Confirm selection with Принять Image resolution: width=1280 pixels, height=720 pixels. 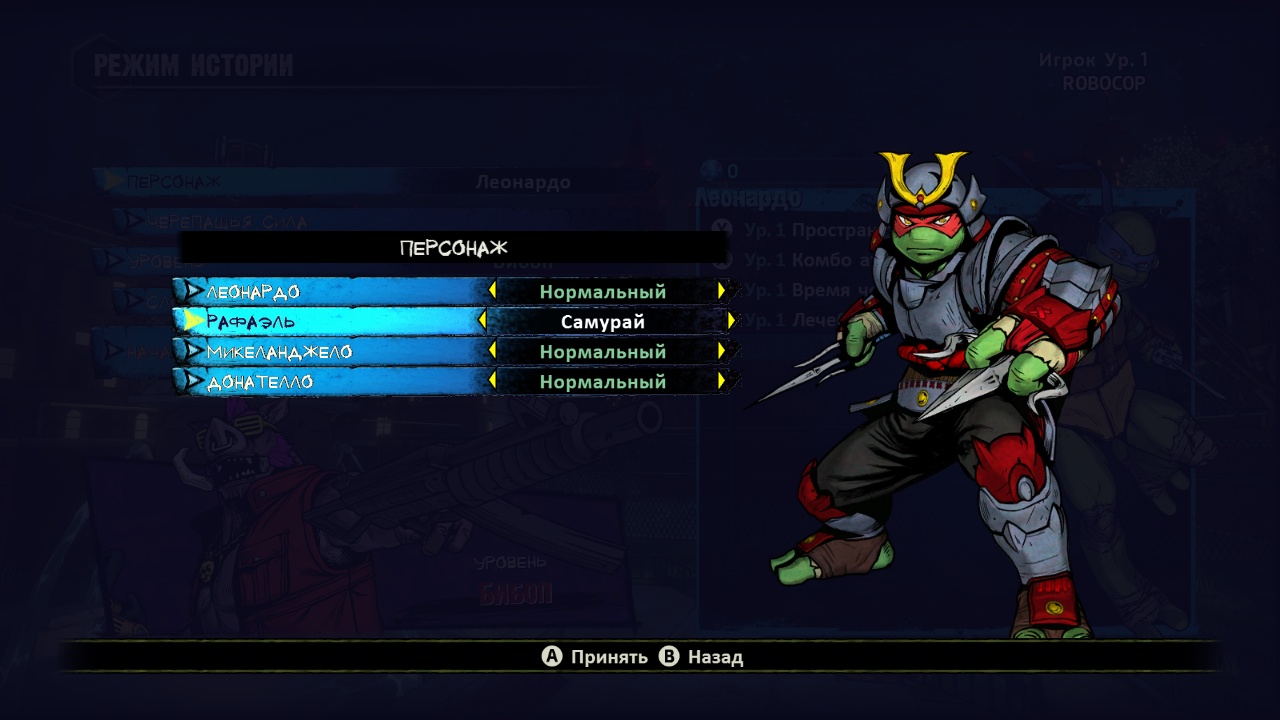point(595,657)
